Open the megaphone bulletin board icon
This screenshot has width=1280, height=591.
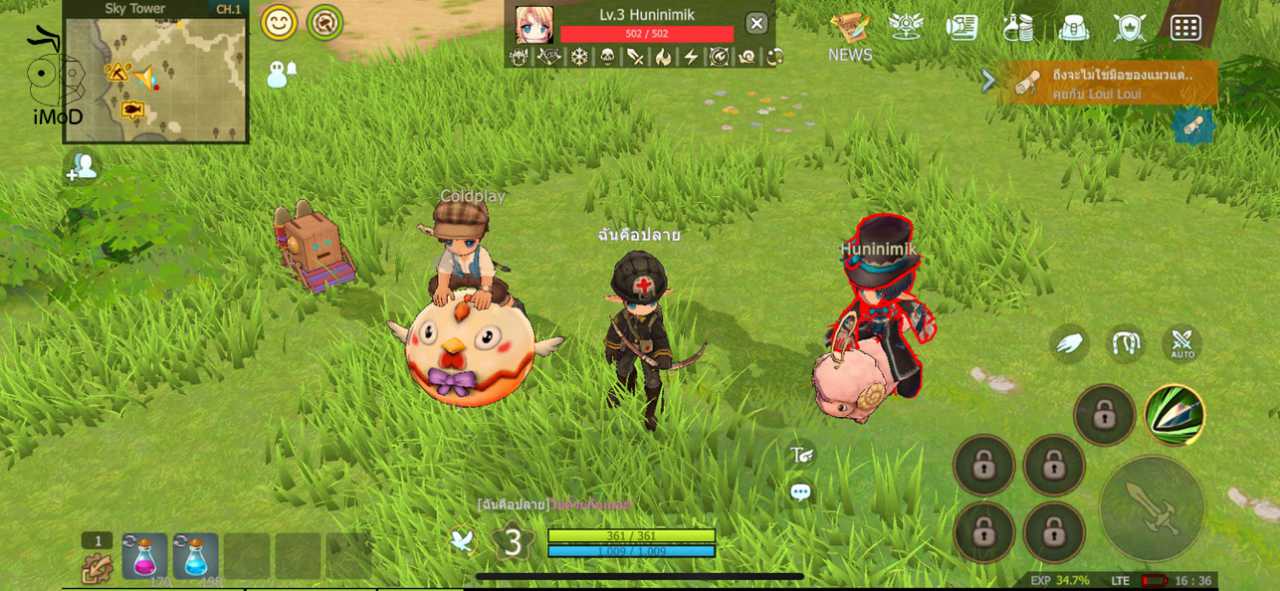tap(962, 27)
